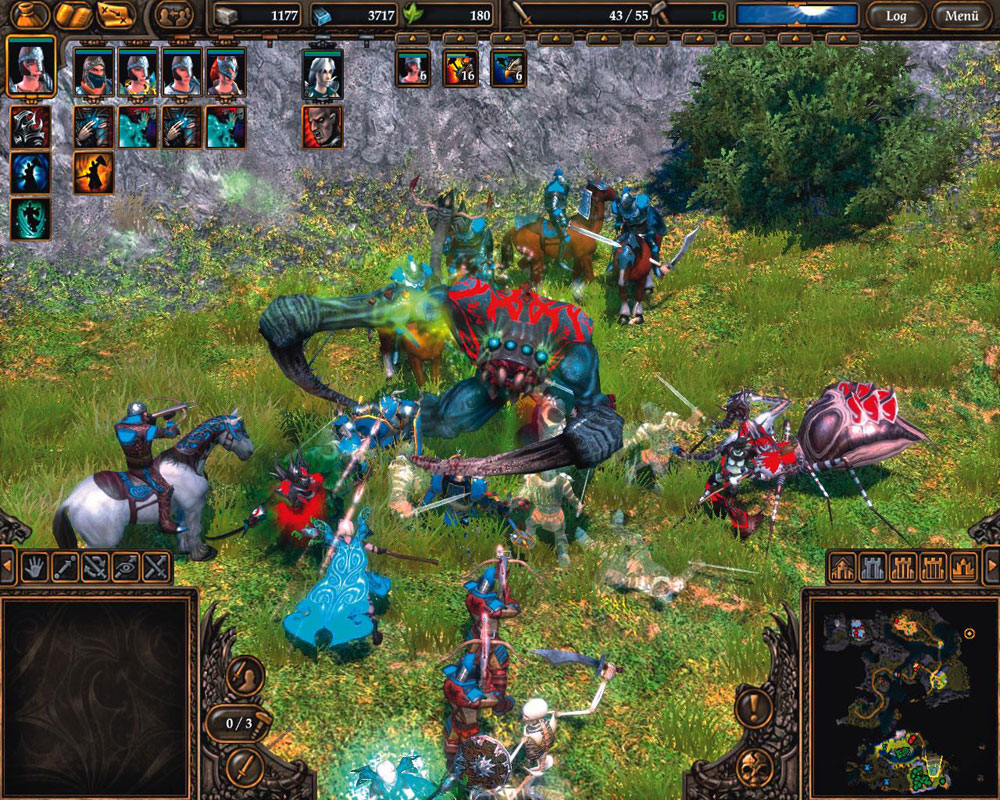1000x800 pixels.
Task: Click the round fleur-de-lis emblem button
Action: point(755,767)
